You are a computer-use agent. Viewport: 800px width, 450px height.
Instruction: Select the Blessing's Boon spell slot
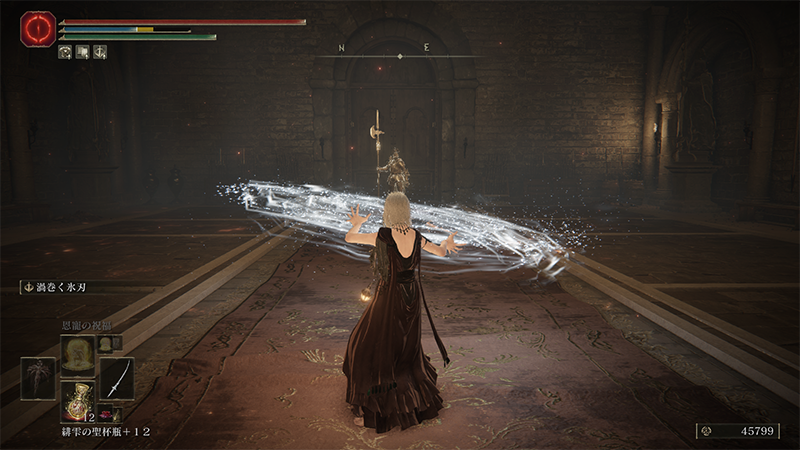coord(78,354)
